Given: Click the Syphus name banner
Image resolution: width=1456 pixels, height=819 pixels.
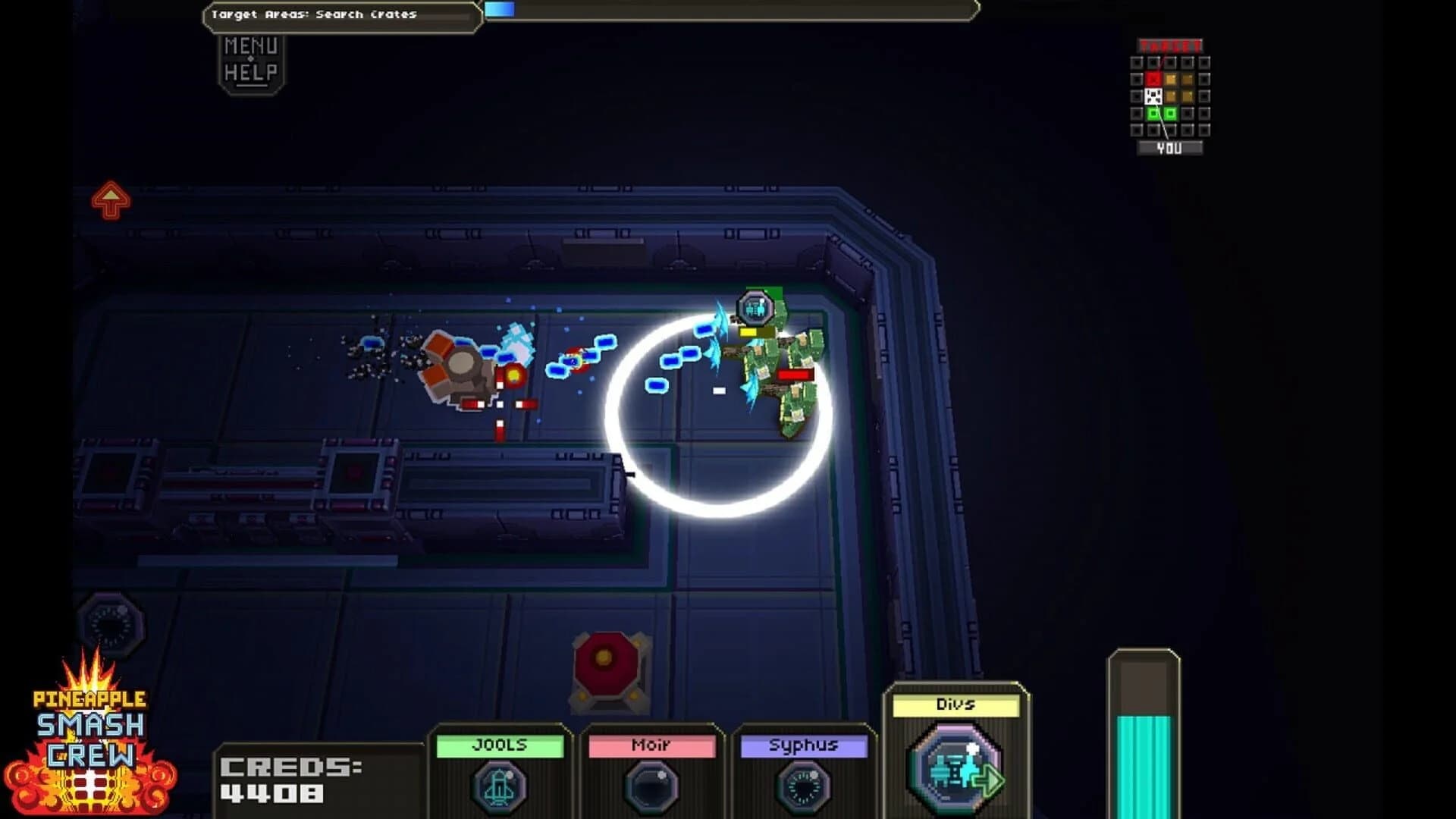Looking at the screenshot, I should pyautogui.click(x=802, y=745).
